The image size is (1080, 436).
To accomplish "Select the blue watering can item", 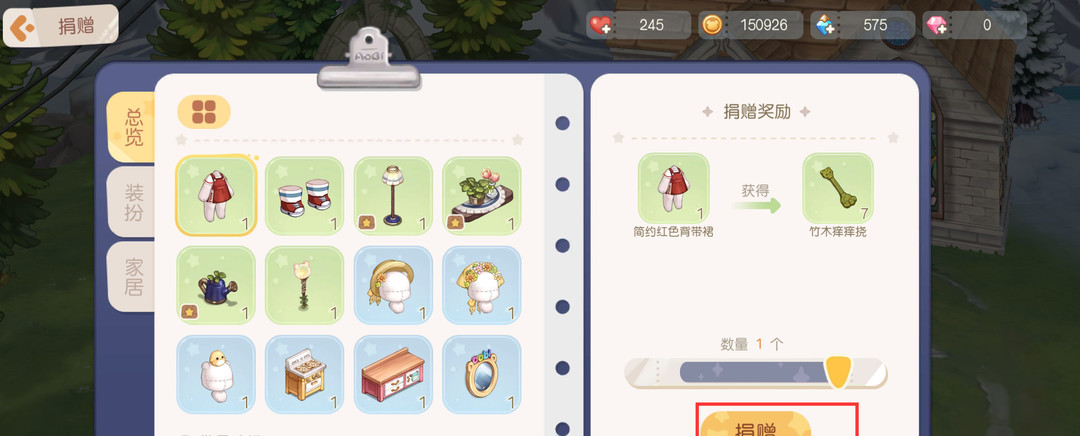I will point(216,285).
